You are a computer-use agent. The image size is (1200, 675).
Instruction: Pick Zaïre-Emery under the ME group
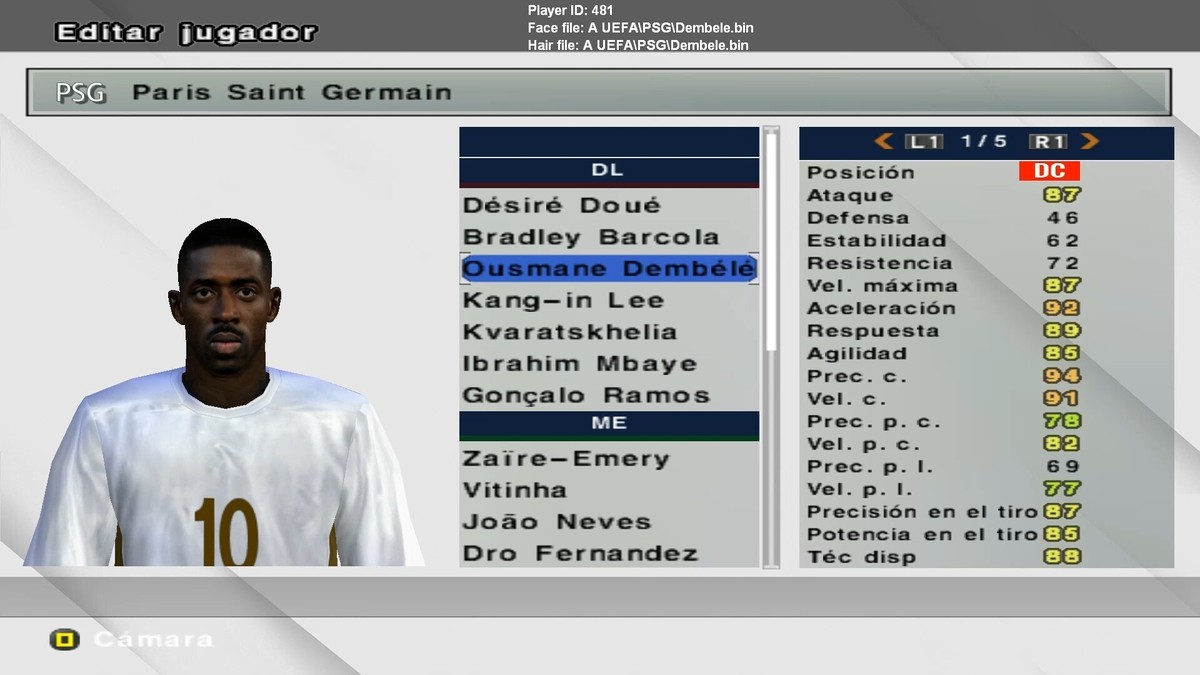(x=565, y=459)
